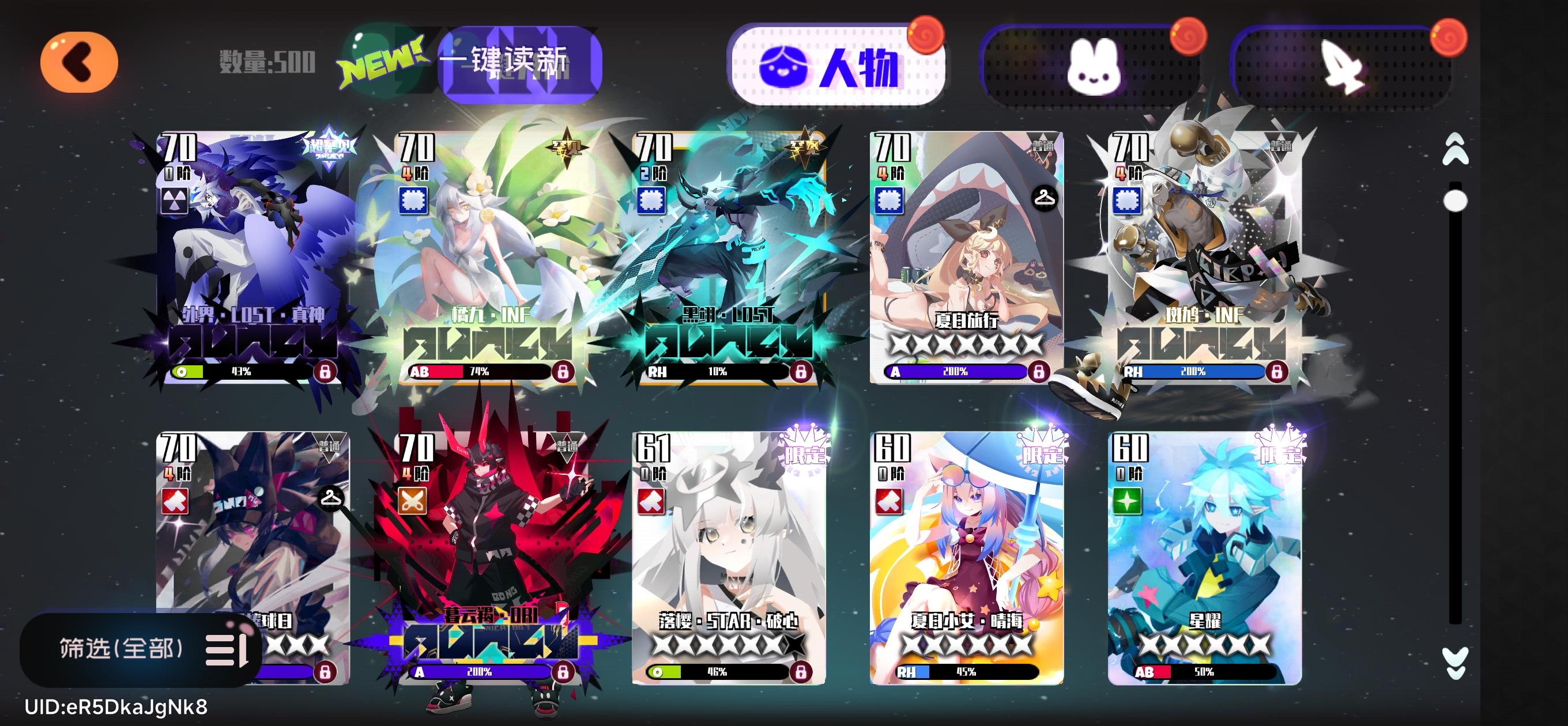This screenshot has width=1568, height=726.
Task: Tap the bird icon in the top right
Action: click(x=1345, y=67)
